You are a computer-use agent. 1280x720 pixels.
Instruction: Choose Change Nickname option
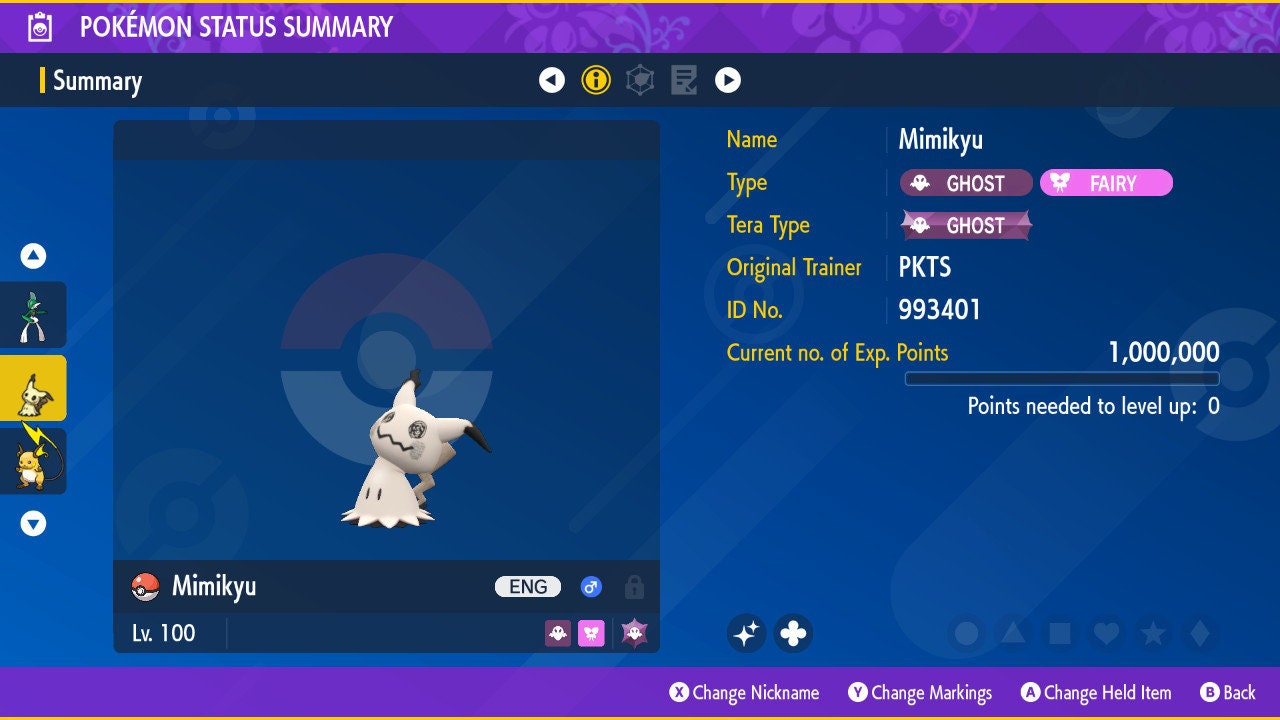pos(745,692)
